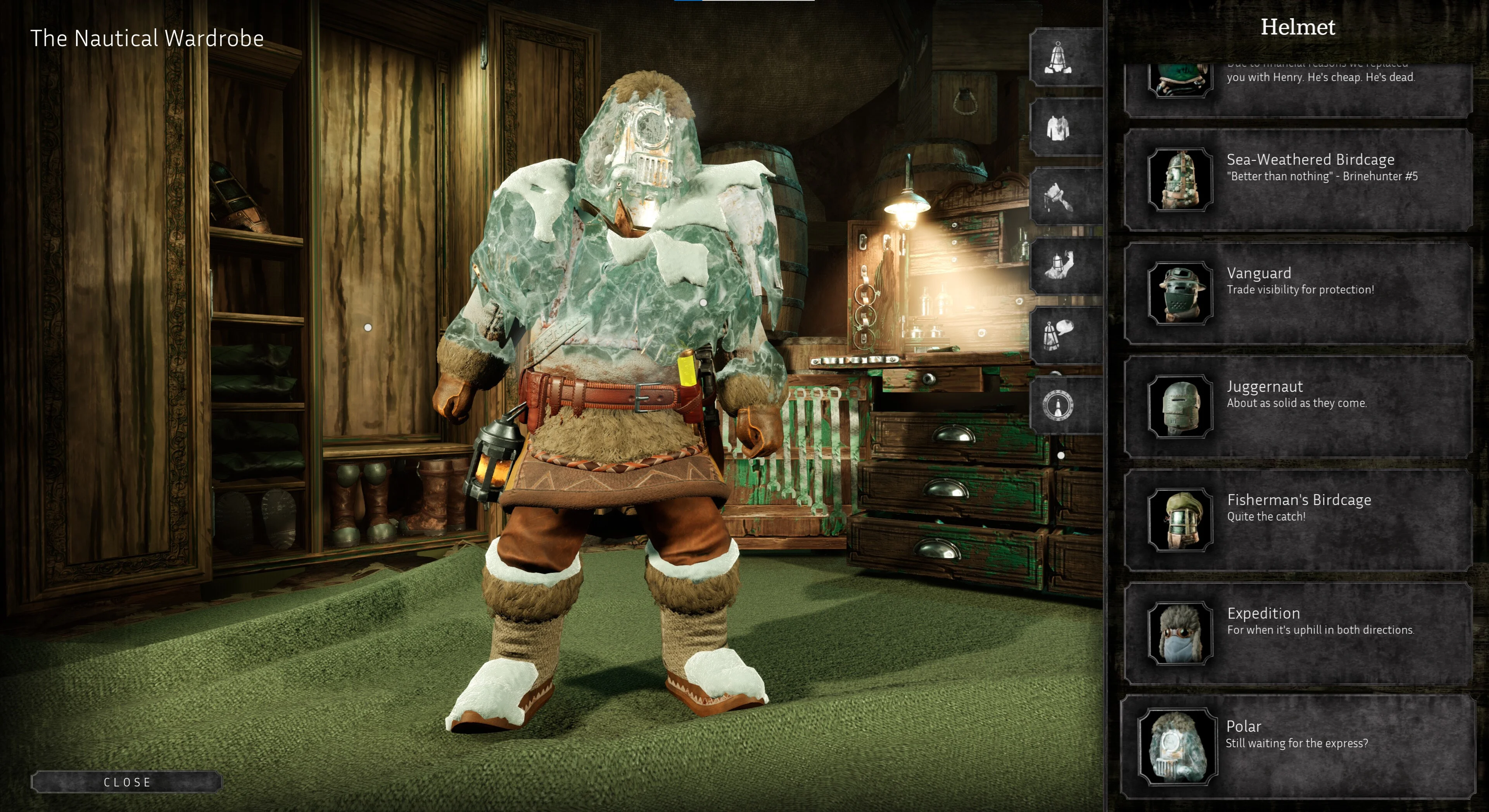Open the paintbrush color category
This screenshot has height=812, width=1489.
point(1058,197)
